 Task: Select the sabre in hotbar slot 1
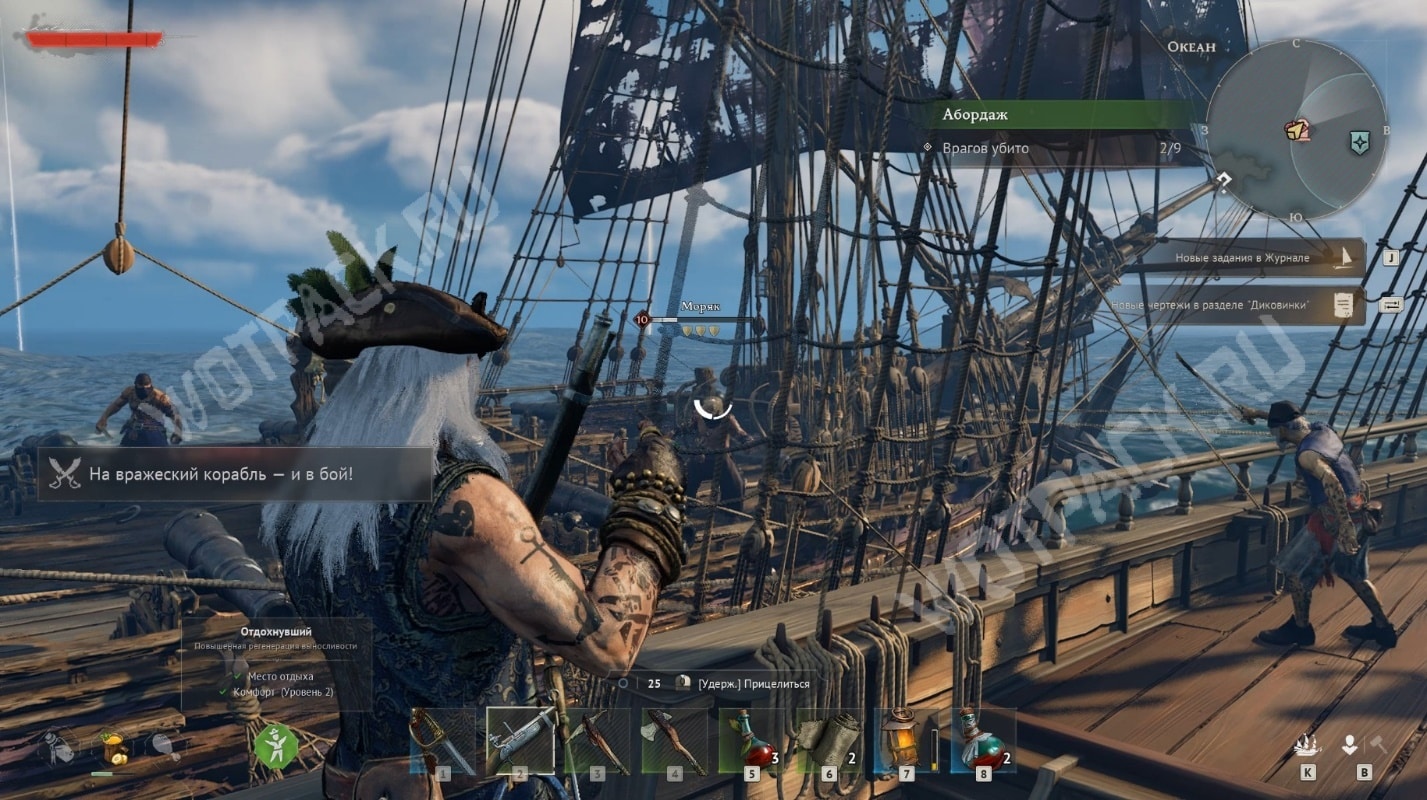point(441,741)
